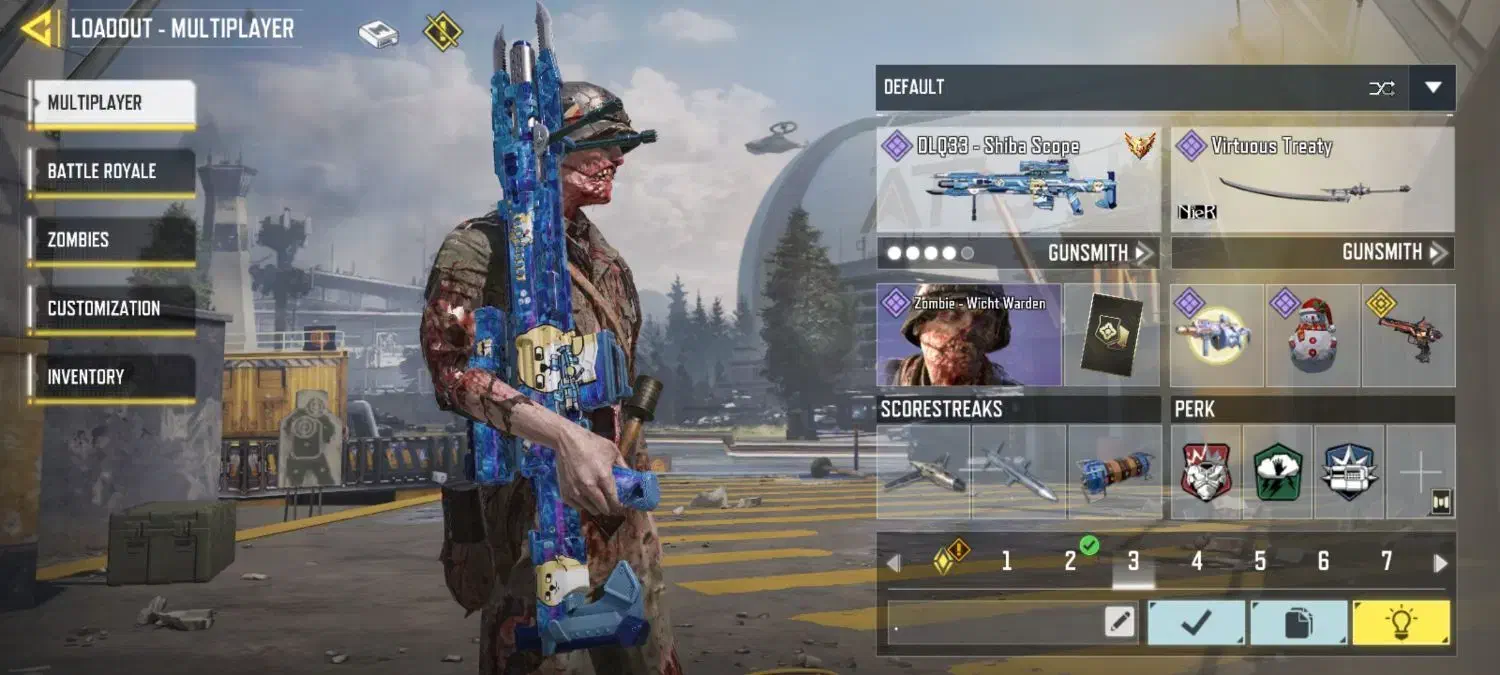Screen dimensions: 1500x675
Task: Go to the next loadout page arrow
Action: [1440, 563]
